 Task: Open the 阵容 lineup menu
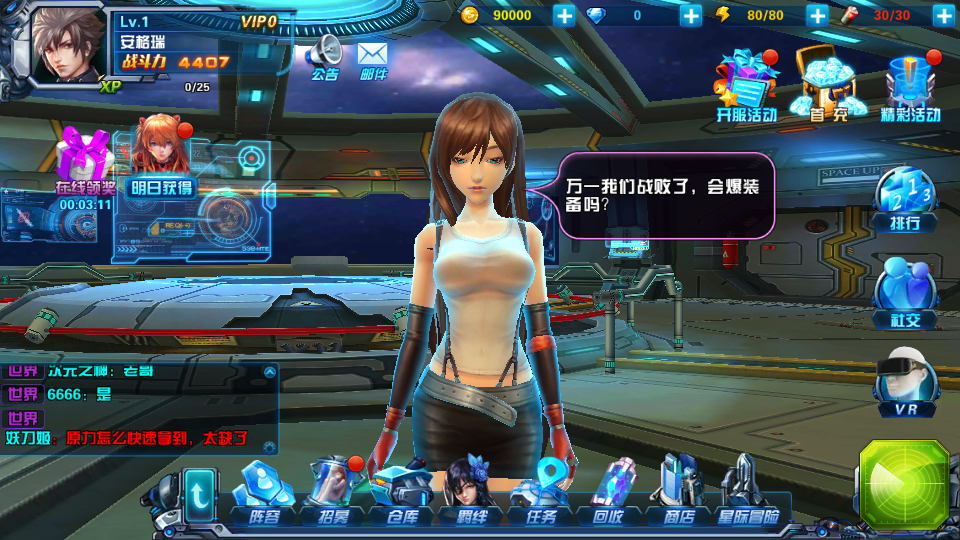(x=264, y=495)
